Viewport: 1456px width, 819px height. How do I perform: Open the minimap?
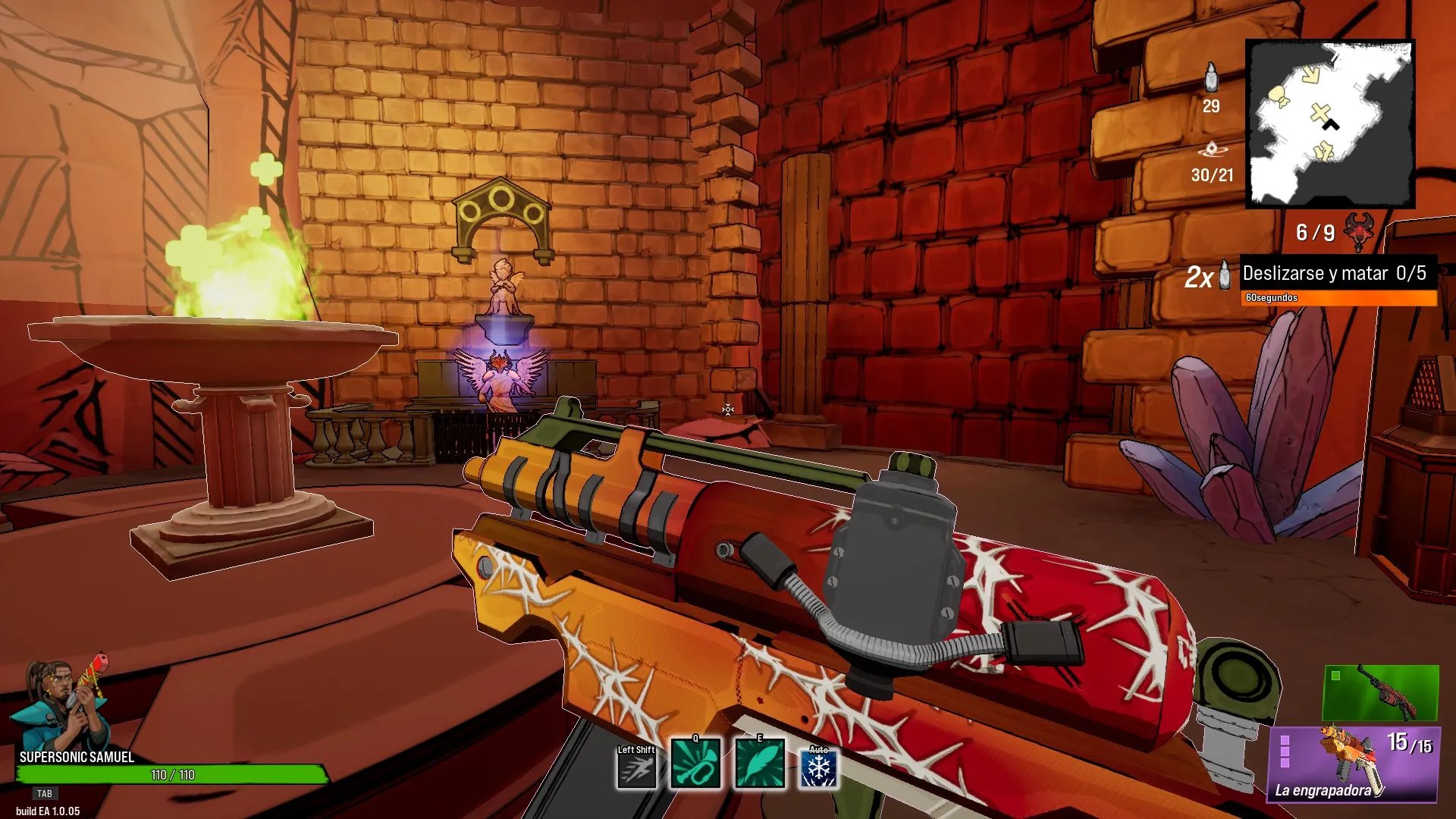[1330, 124]
